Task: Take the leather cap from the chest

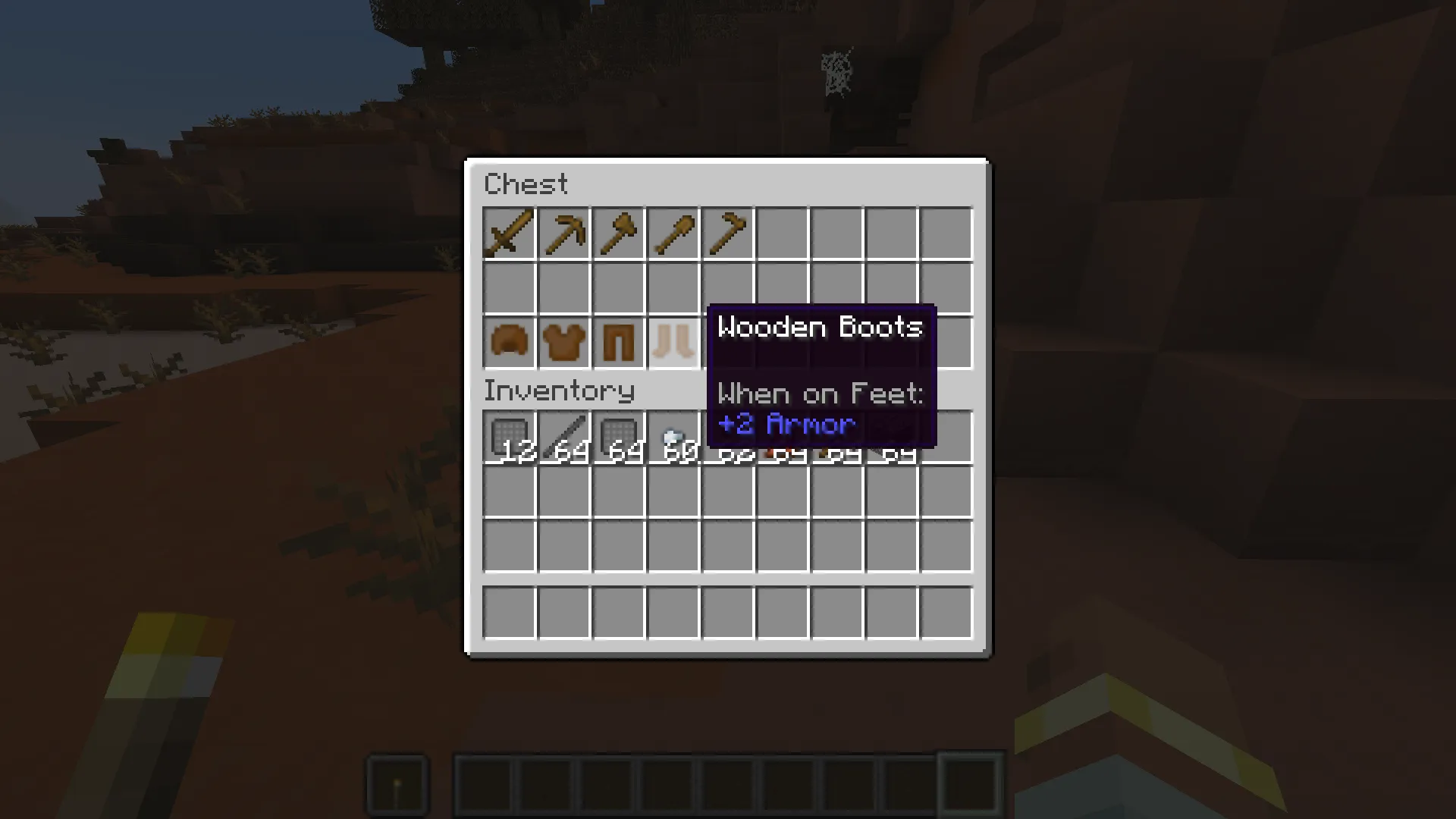Action: coord(509,343)
